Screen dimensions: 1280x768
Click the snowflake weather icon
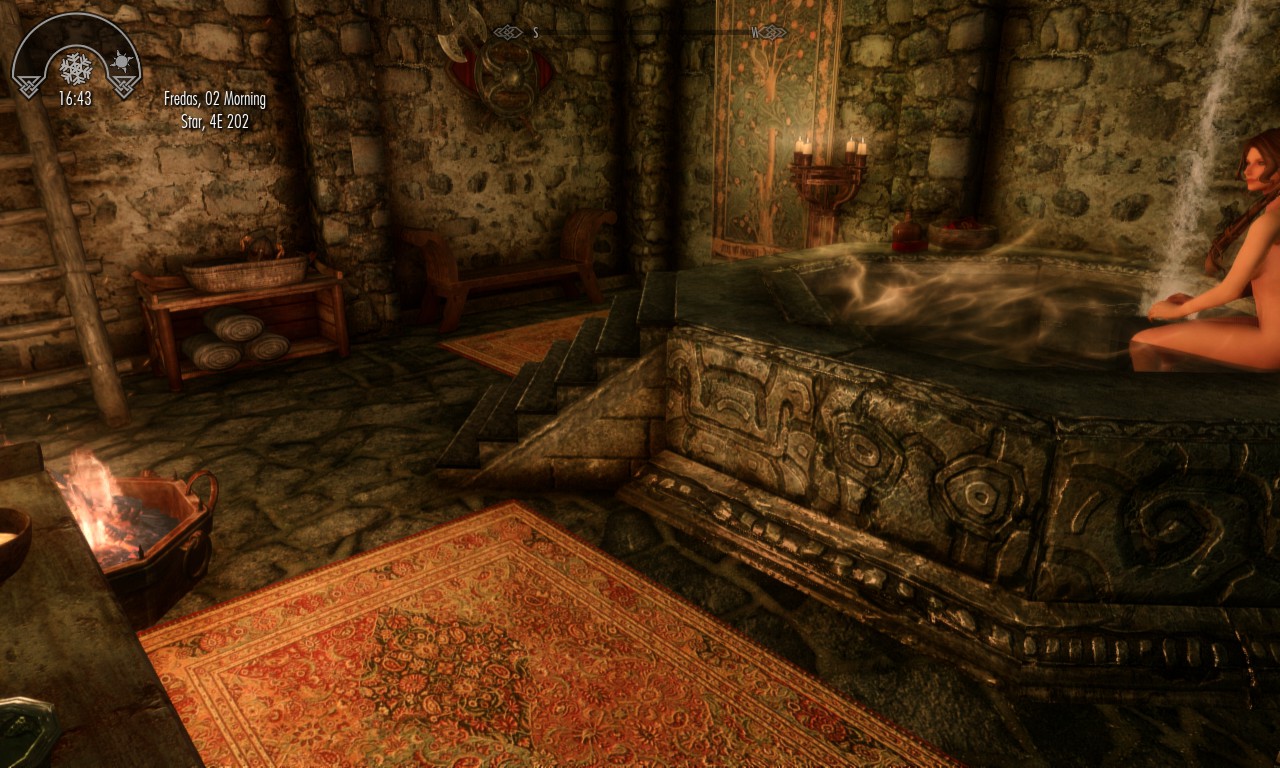pyautogui.click(x=75, y=68)
